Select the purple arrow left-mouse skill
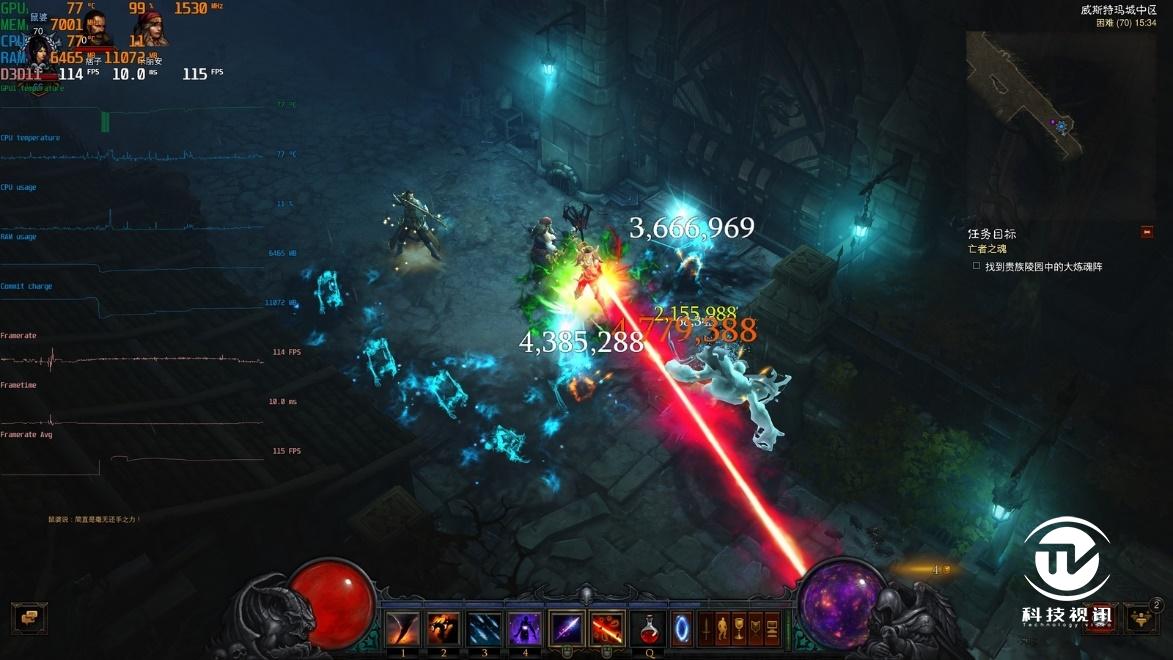This screenshot has height=660, width=1173. (566, 629)
